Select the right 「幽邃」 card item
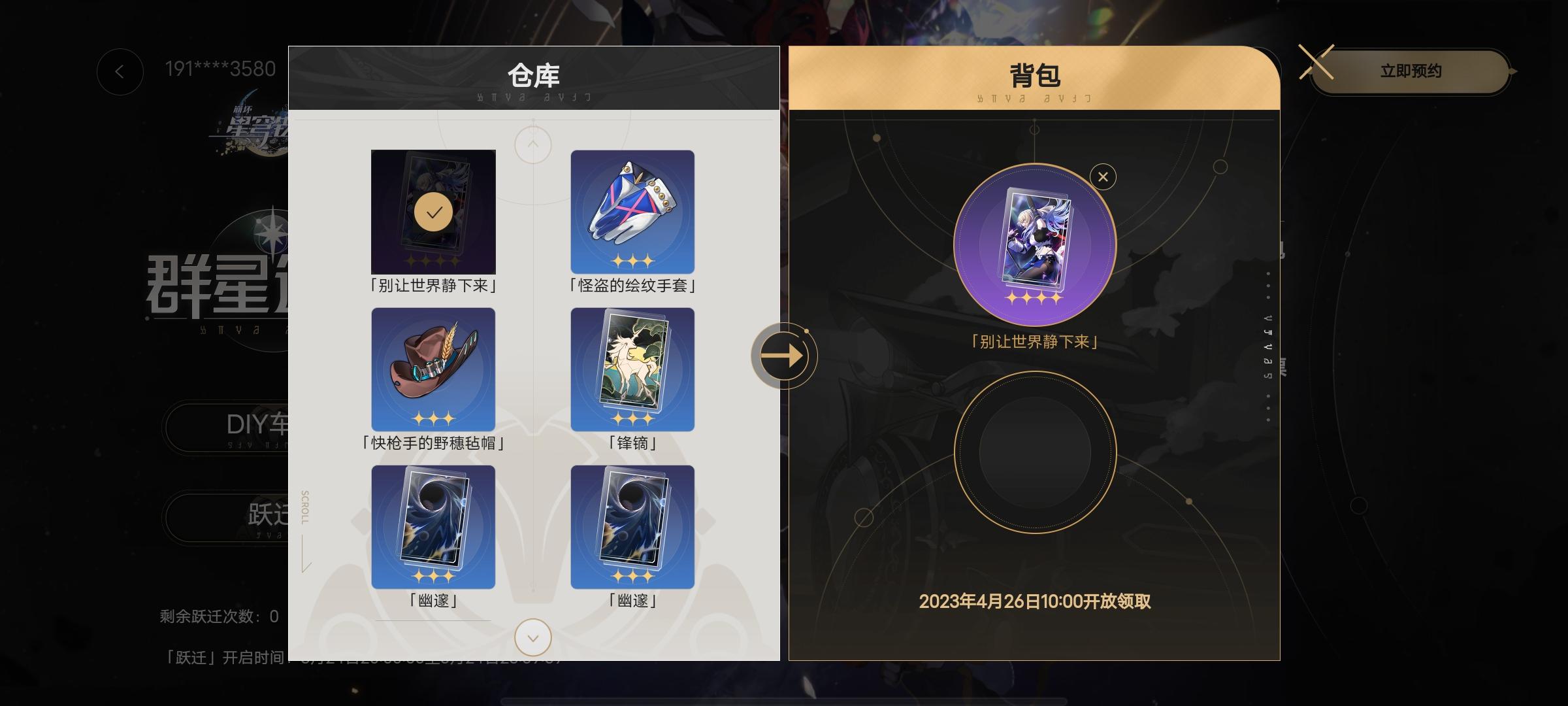Screen dimensions: 1568x706 631,526
